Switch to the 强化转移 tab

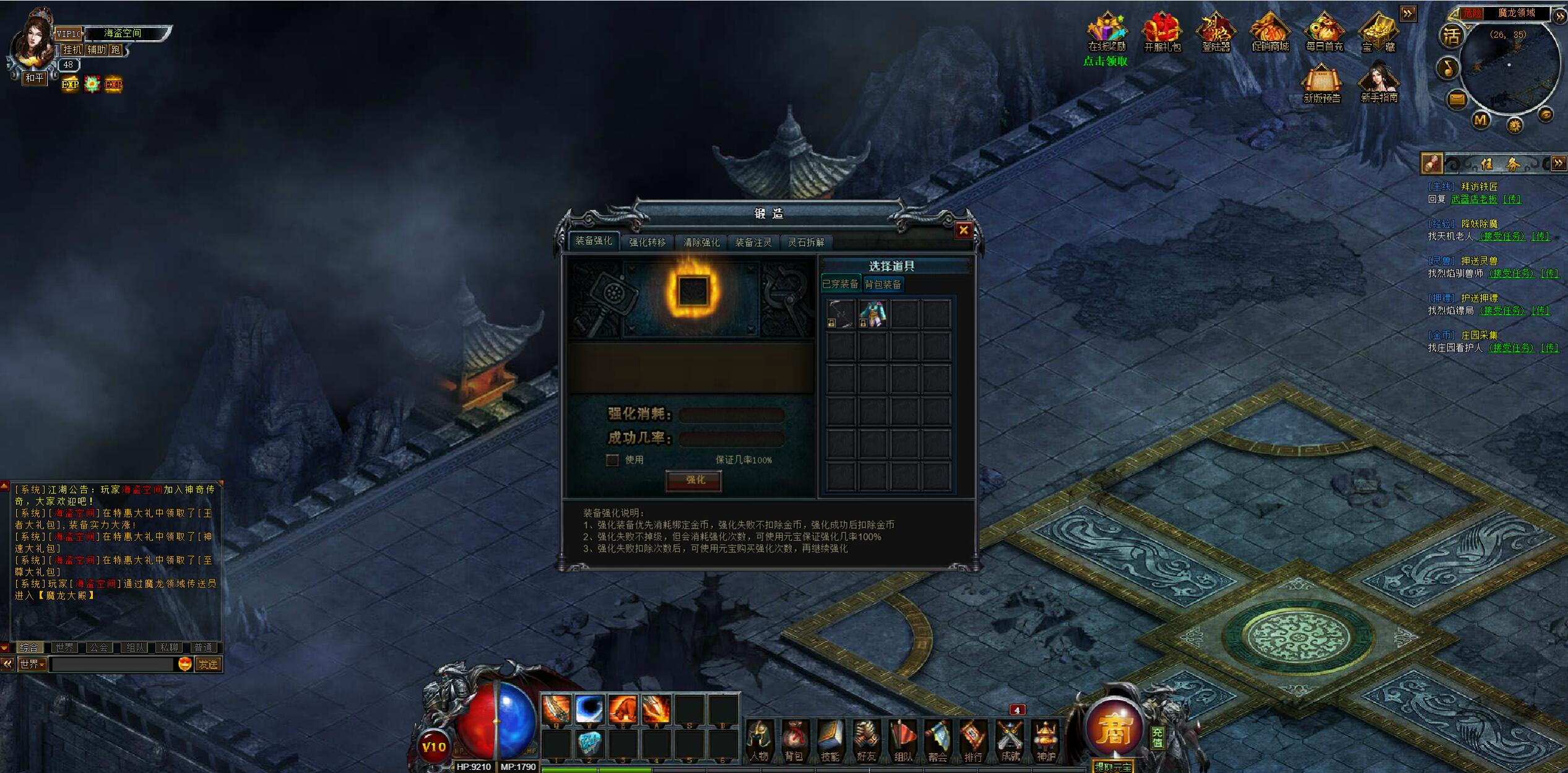pos(647,242)
